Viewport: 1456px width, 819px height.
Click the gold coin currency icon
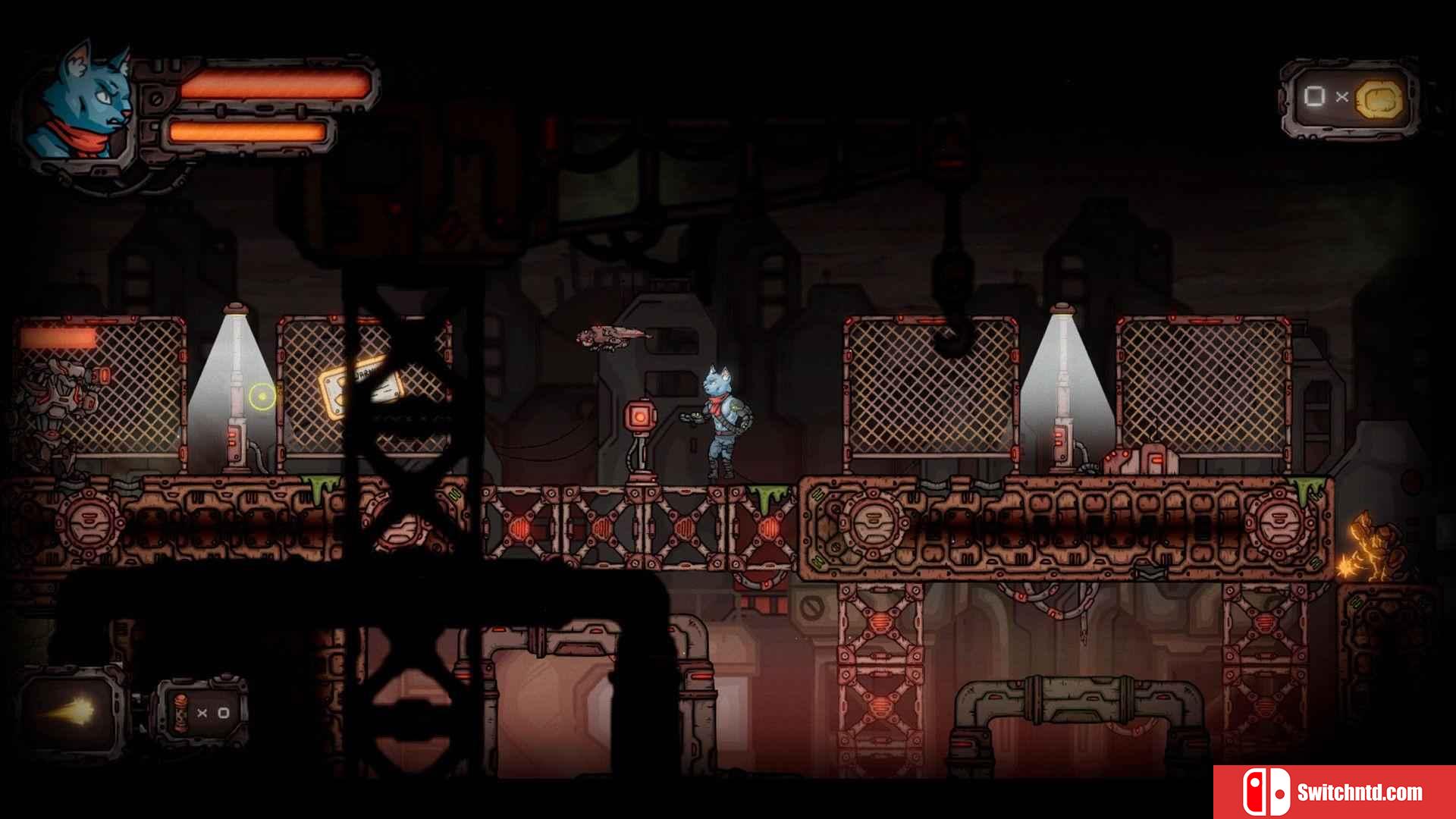[1379, 99]
